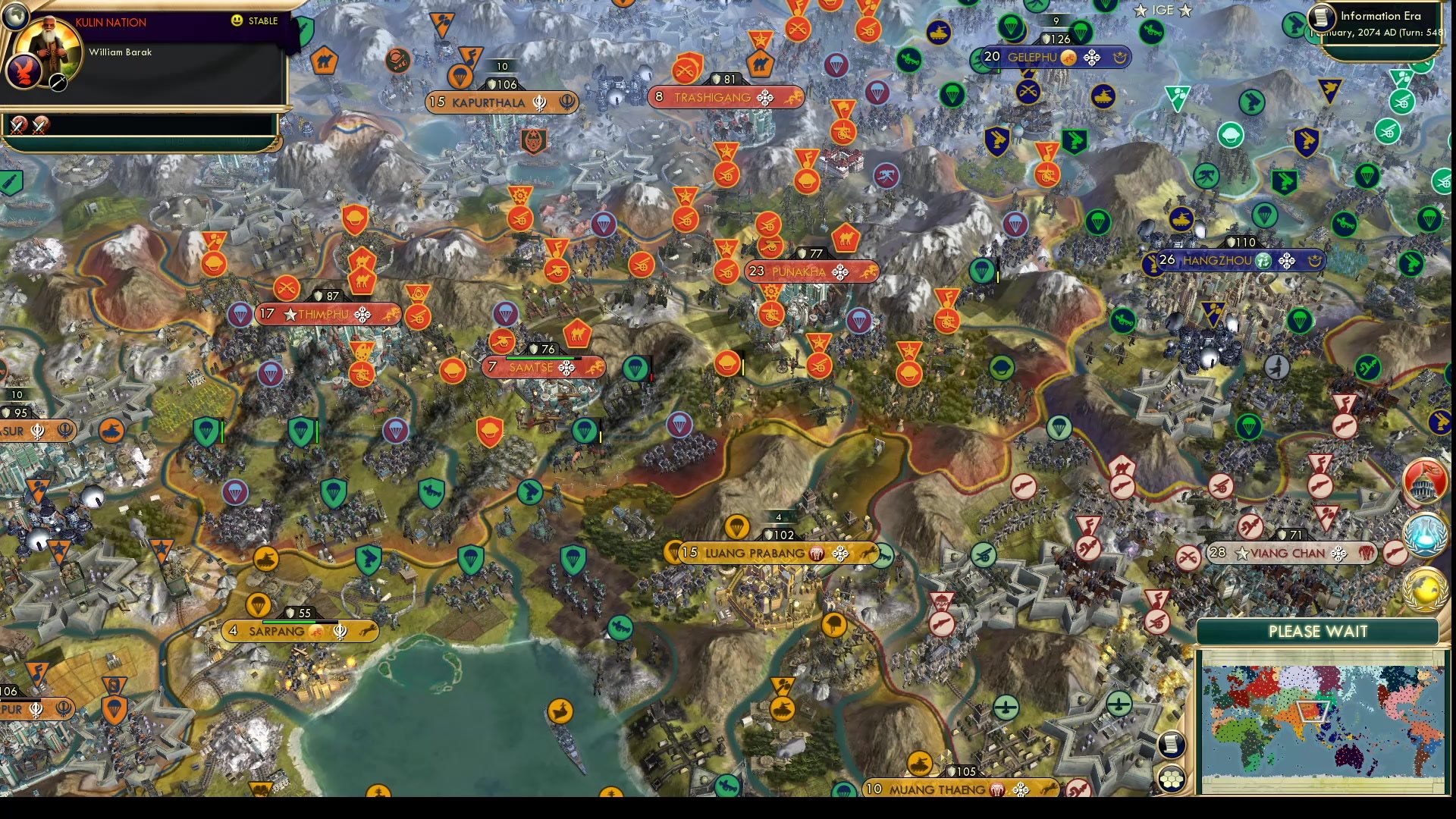Open diplomacy overview with the golden globe icon
Image resolution: width=1456 pixels, height=819 pixels.
1426,588
